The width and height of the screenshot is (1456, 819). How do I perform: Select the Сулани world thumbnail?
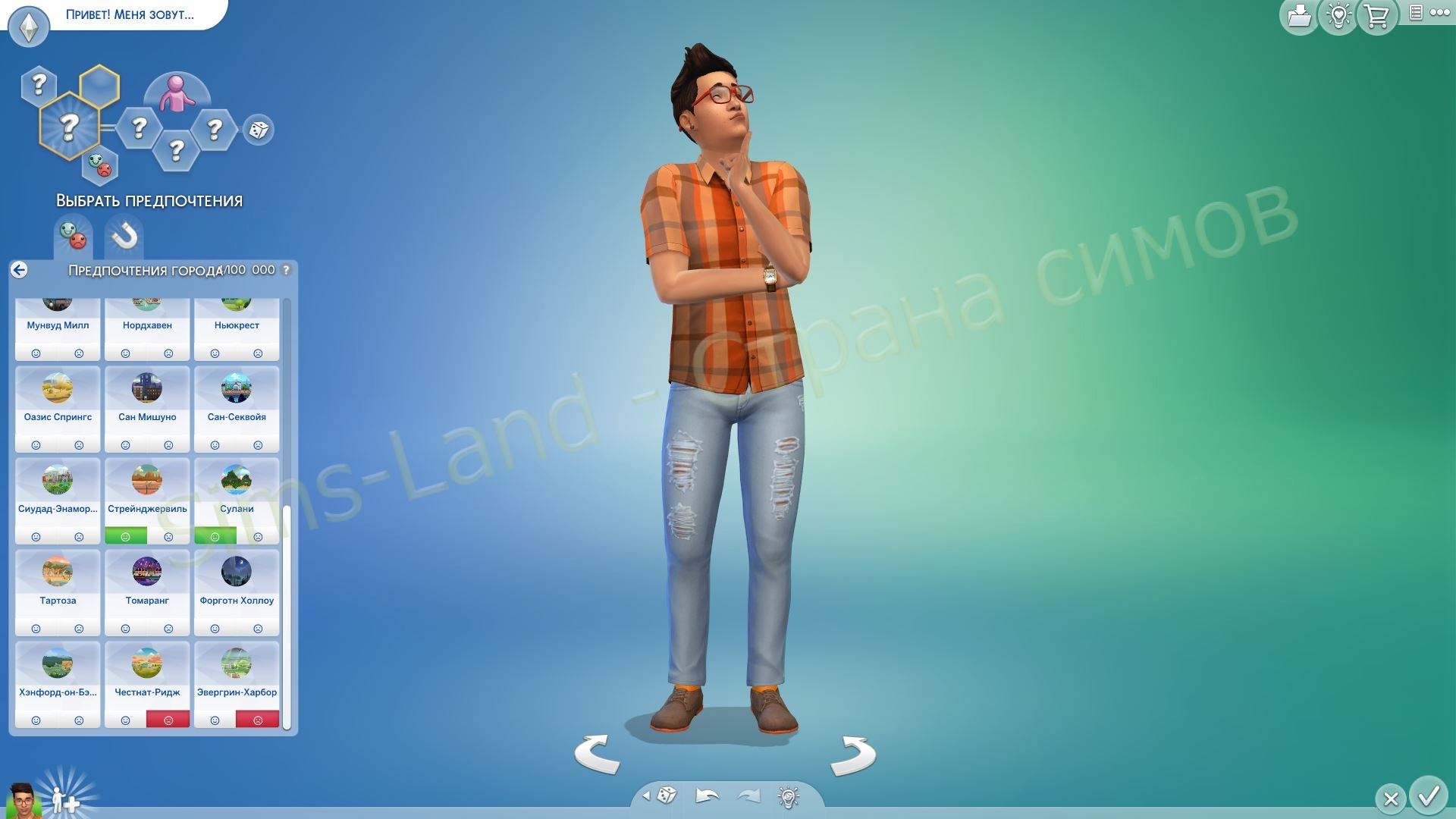click(x=237, y=480)
